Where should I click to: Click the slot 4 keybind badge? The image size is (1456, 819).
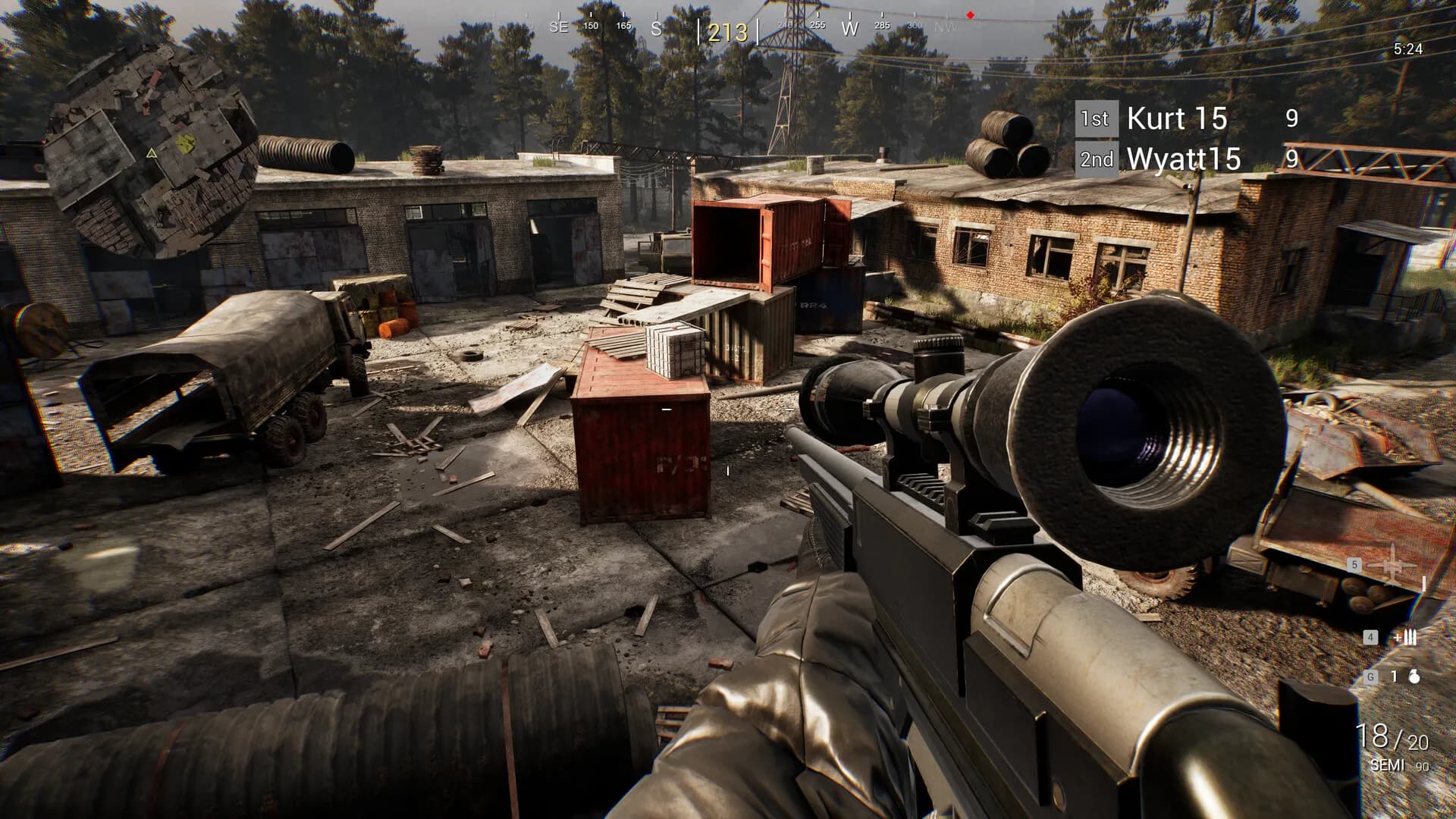pyautogui.click(x=1370, y=637)
